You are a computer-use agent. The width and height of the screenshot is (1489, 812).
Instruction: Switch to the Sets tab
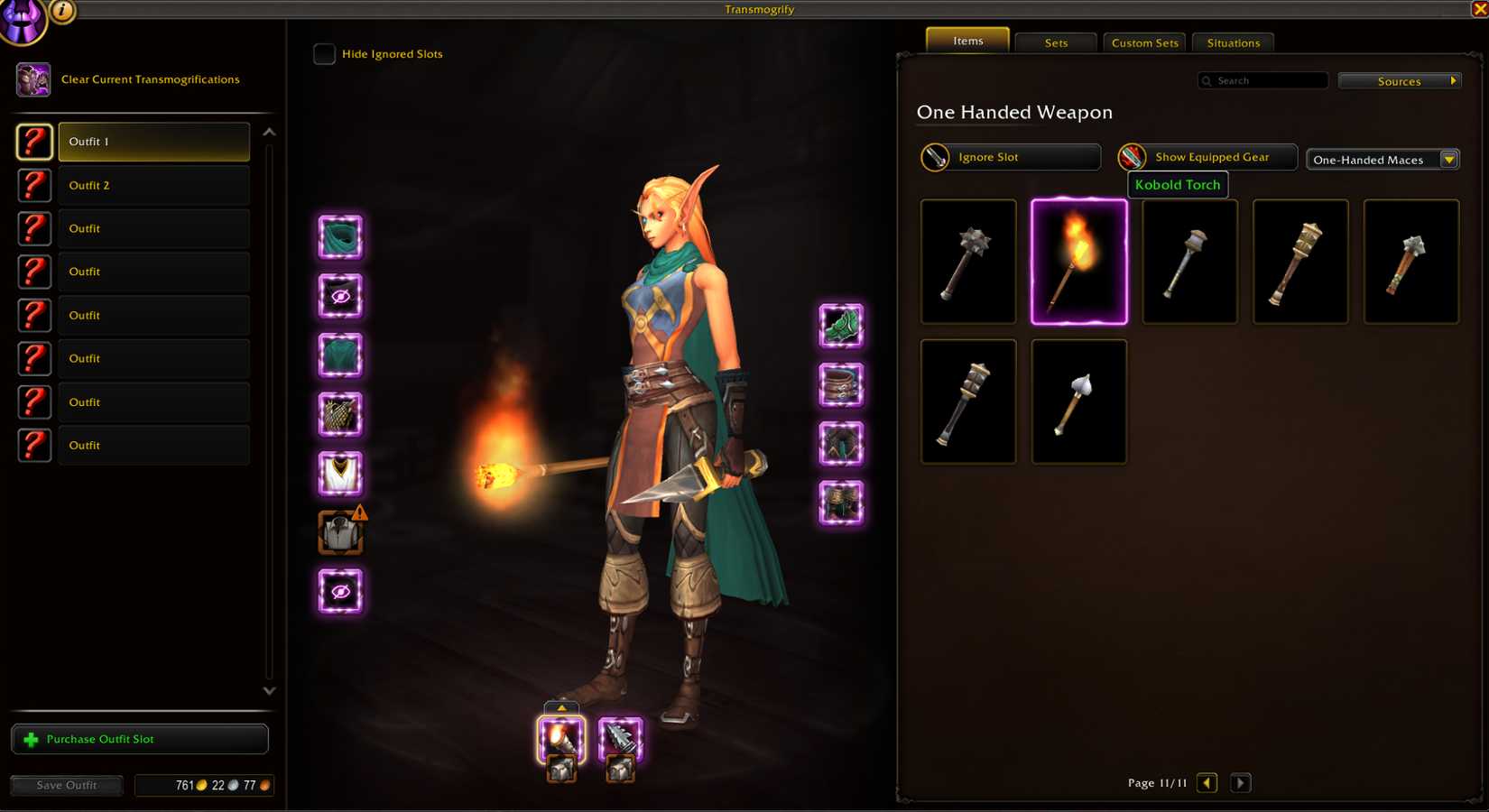[x=1054, y=42]
